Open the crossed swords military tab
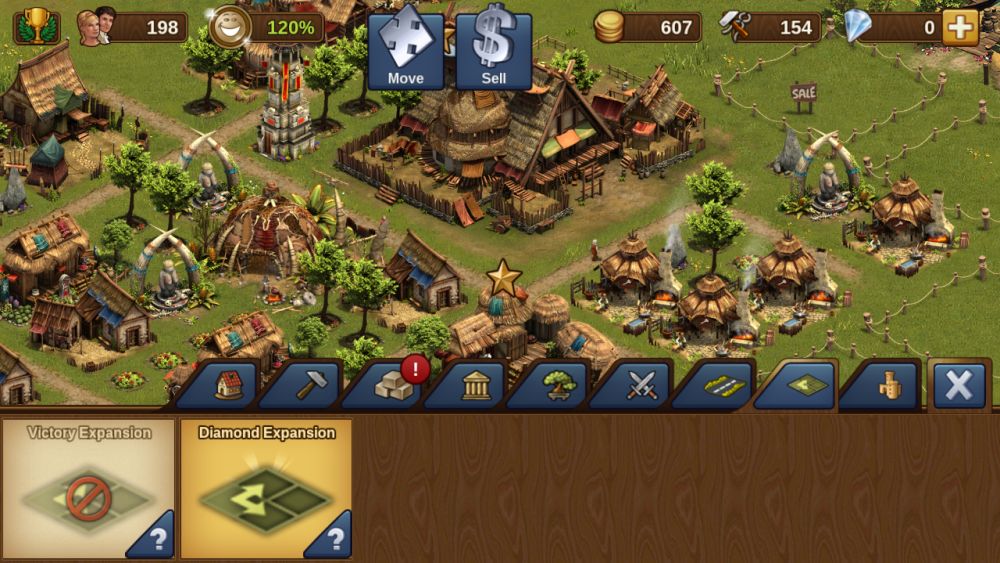Screen dimensions: 1000x563 [x=640, y=386]
